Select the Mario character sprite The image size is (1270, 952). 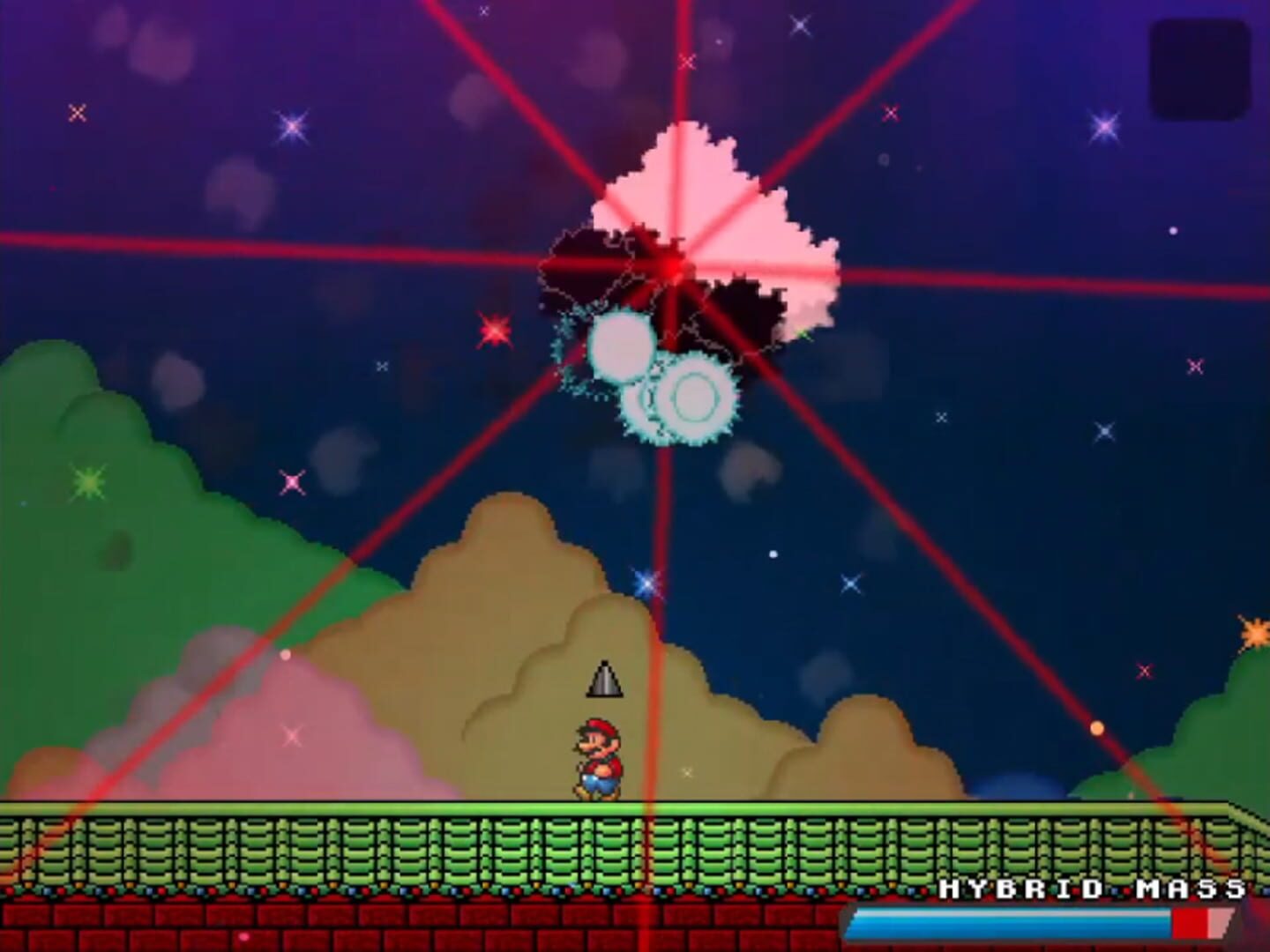598,756
